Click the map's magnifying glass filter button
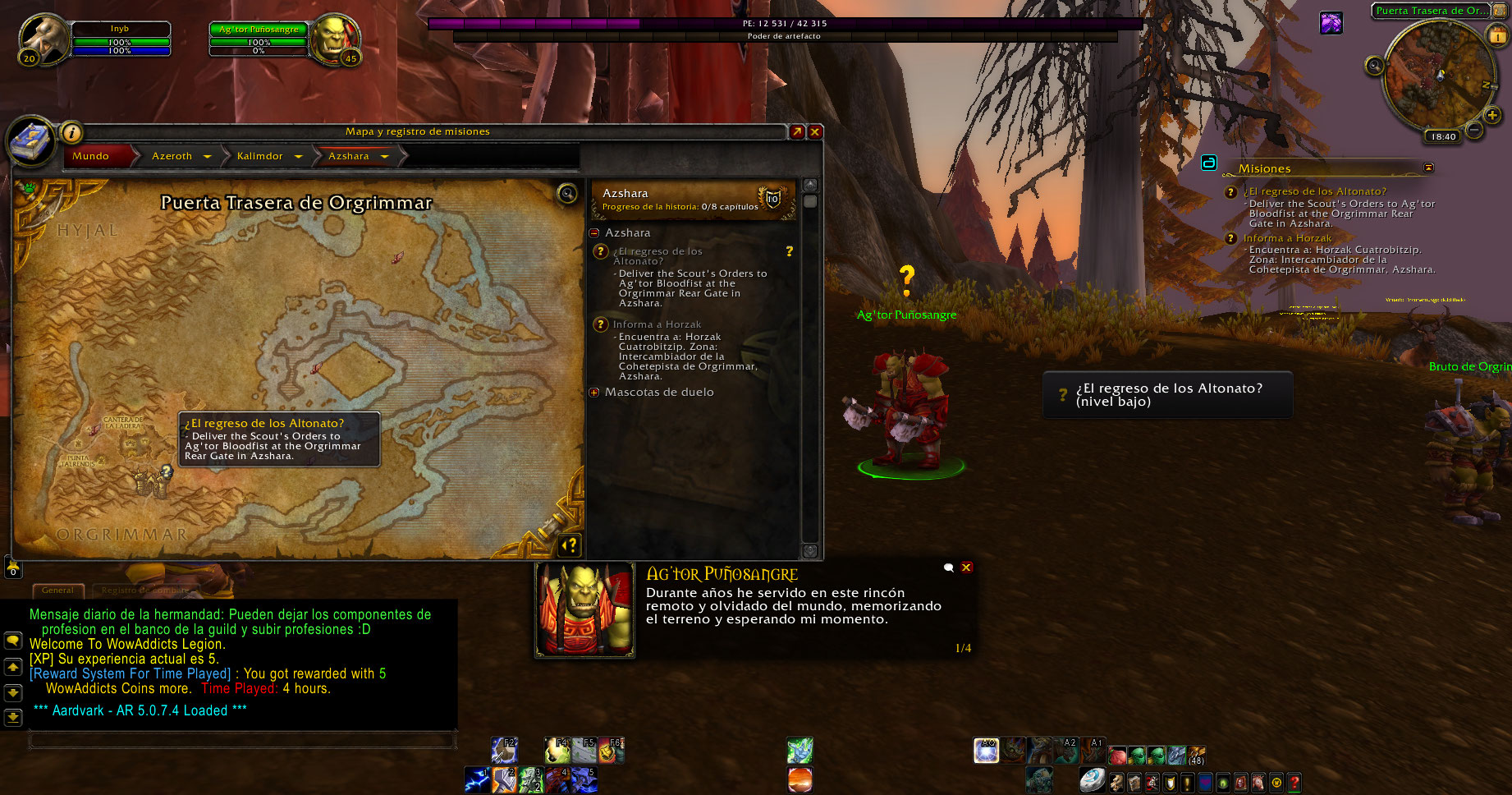 pos(567,194)
